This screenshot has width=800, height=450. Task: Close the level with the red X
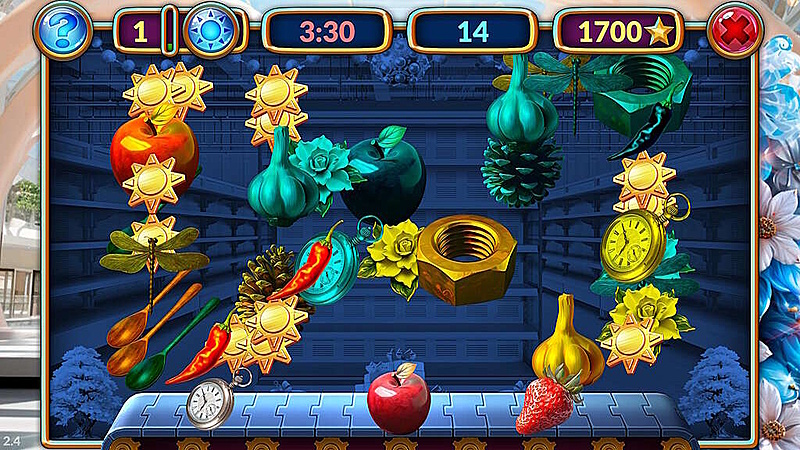point(735,31)
